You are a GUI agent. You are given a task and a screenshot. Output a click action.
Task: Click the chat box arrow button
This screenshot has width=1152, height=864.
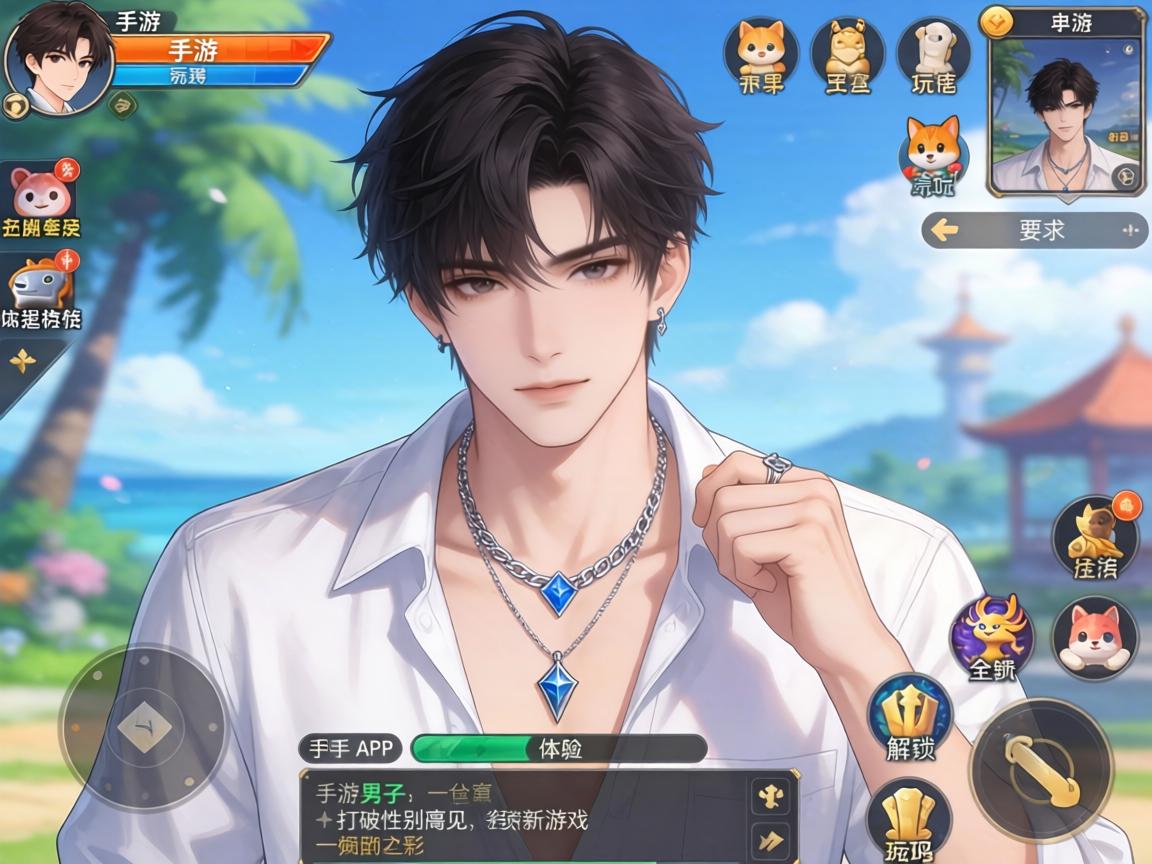click(x=771, y=840)
